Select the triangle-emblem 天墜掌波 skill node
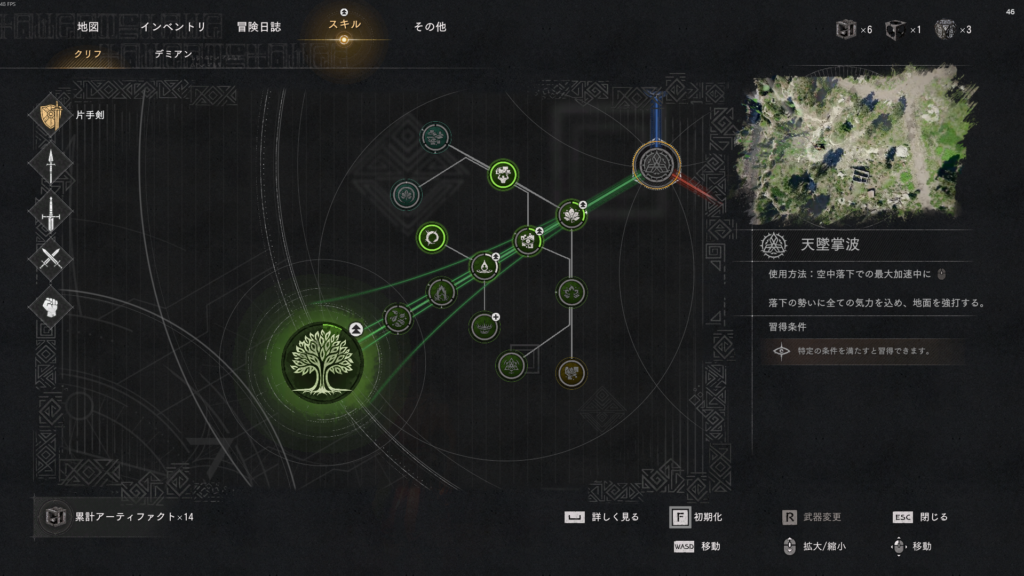The width and height of the screenshot is (1024, 576). (x=656, y=163)
